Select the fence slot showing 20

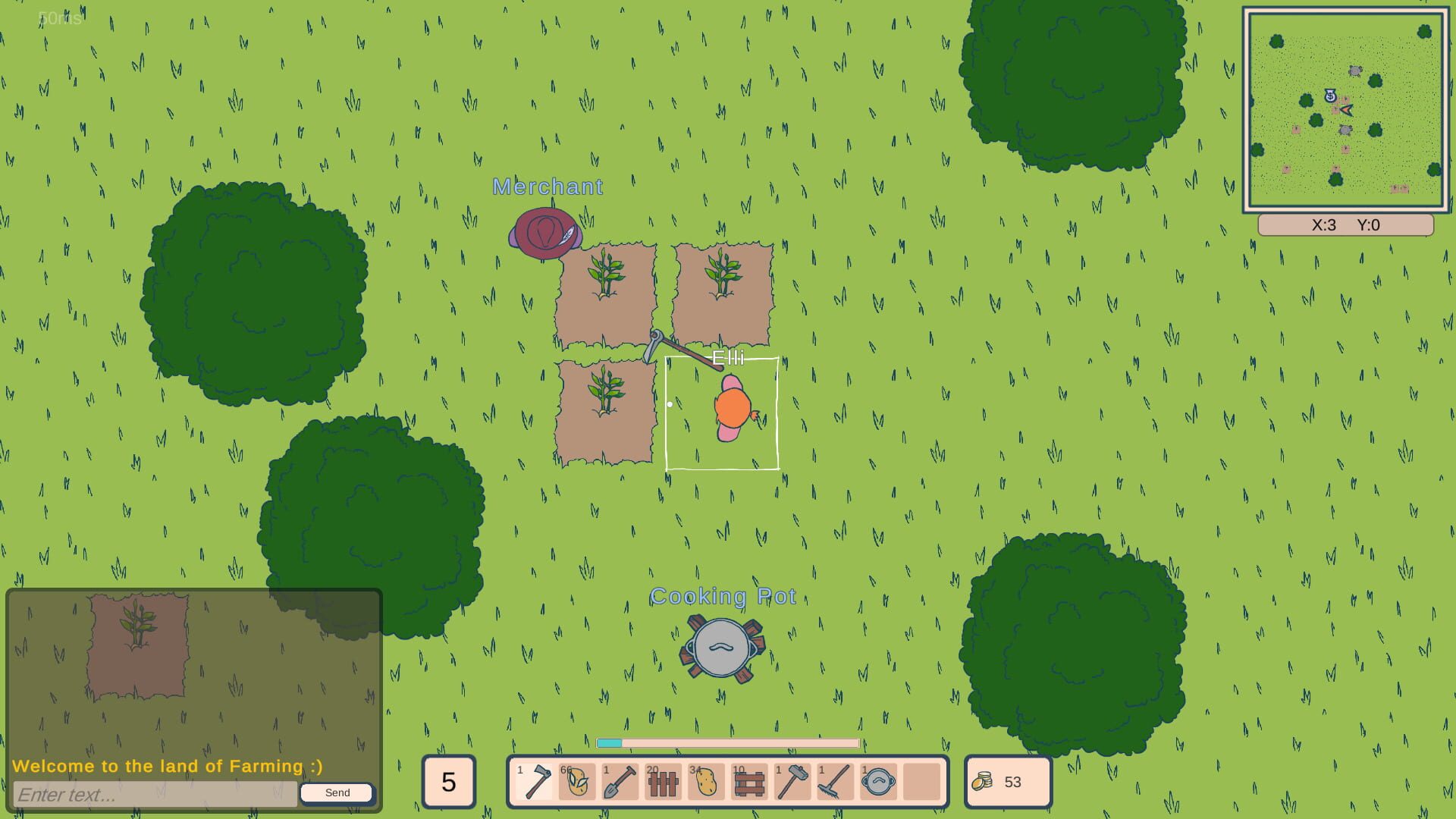pos(661,782)
